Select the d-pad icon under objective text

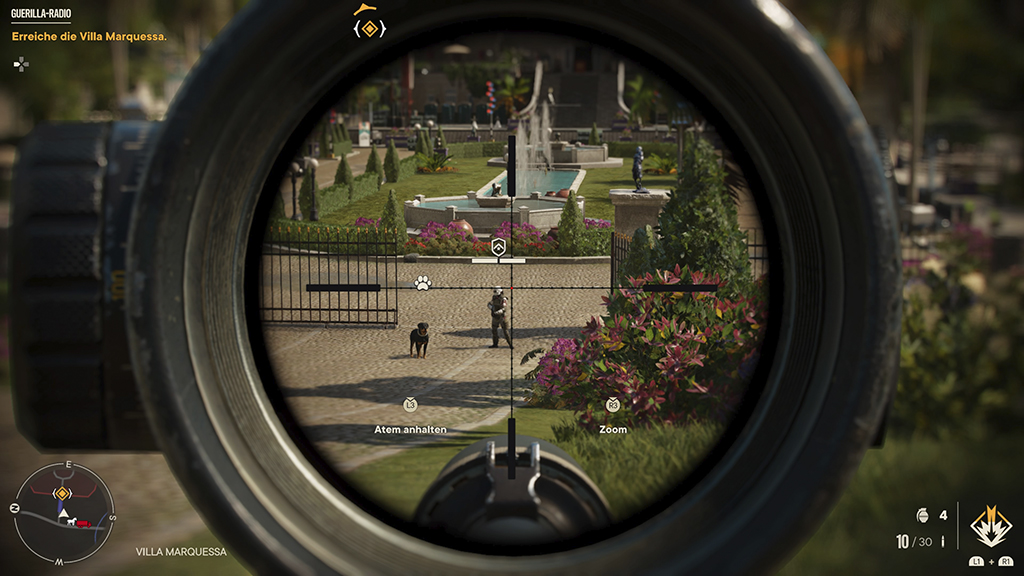(20, 63)
